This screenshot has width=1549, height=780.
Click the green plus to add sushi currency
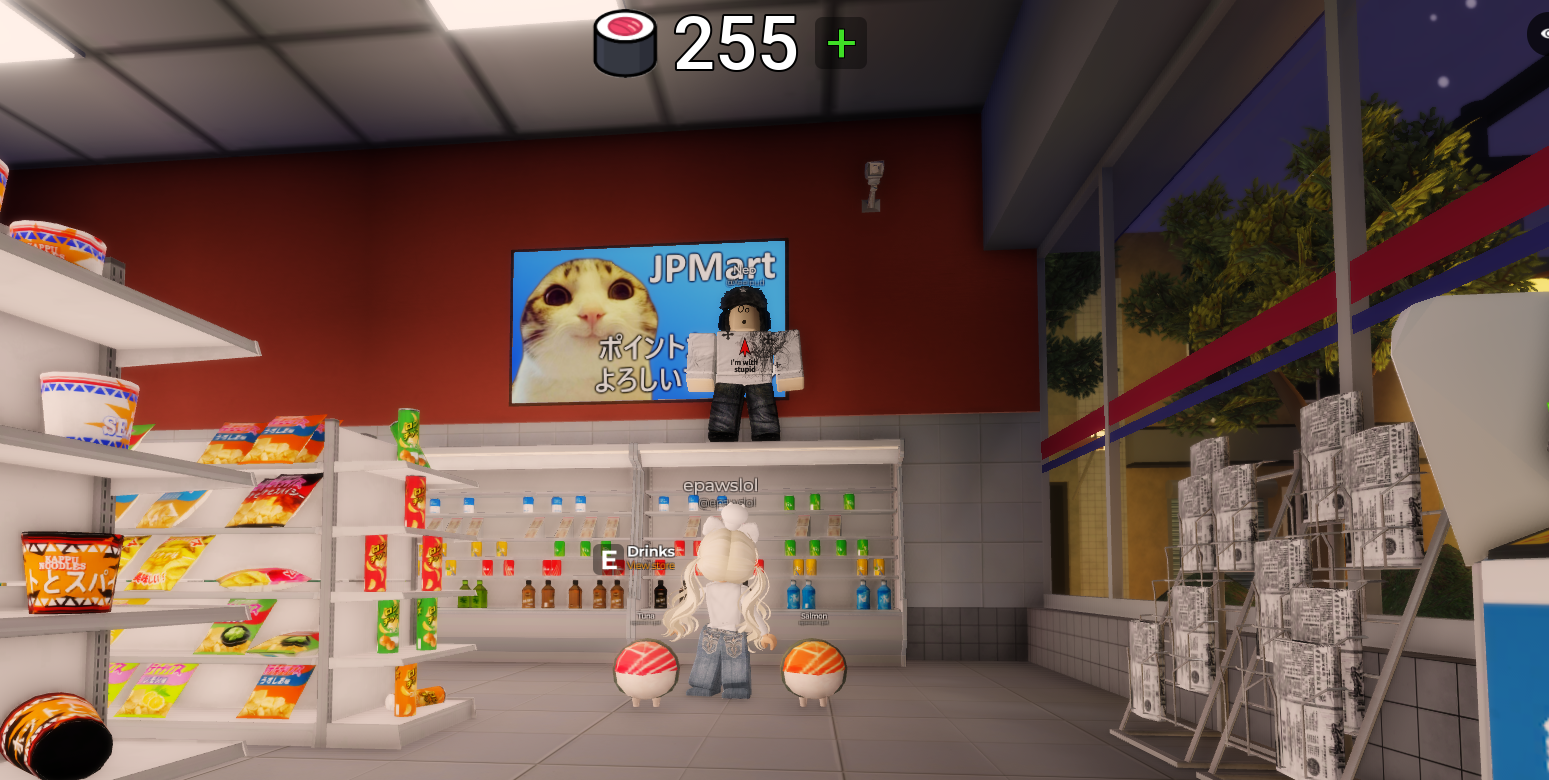[x=841, y=43]
